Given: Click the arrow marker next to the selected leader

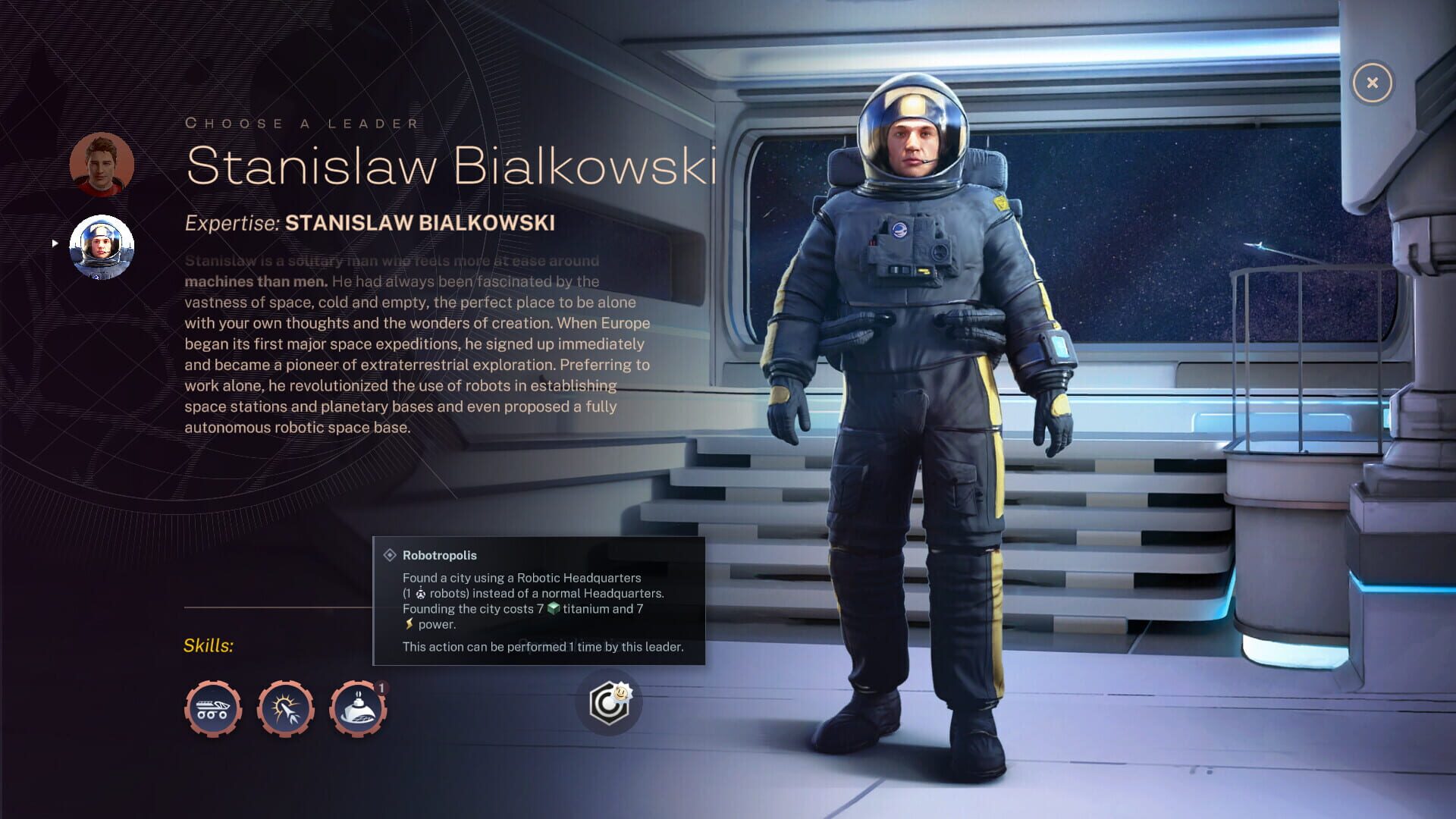Looking at the screenshot, I should (x=55, y=243).
